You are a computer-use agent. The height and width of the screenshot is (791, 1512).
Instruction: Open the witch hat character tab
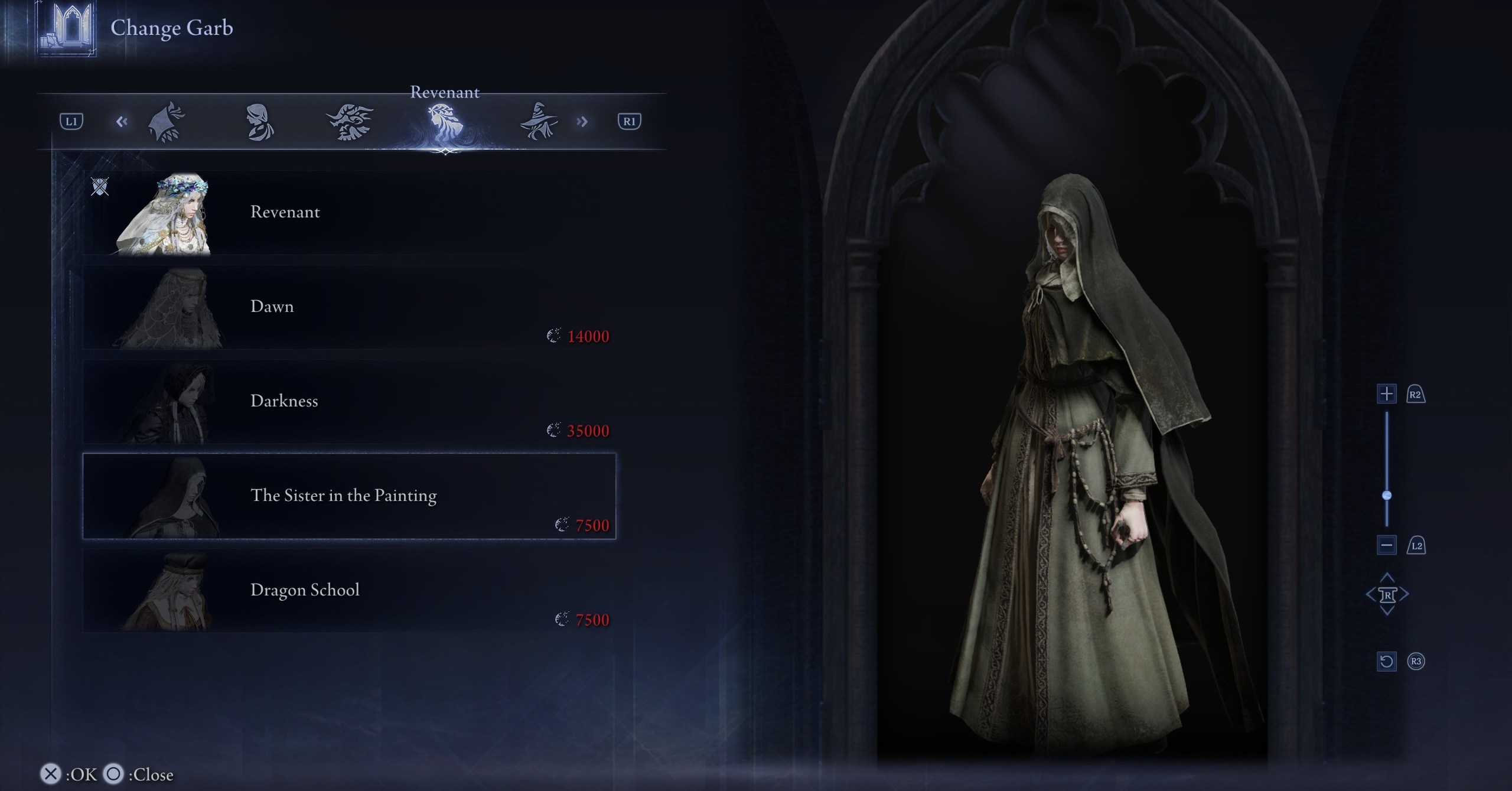pos(537,122)
